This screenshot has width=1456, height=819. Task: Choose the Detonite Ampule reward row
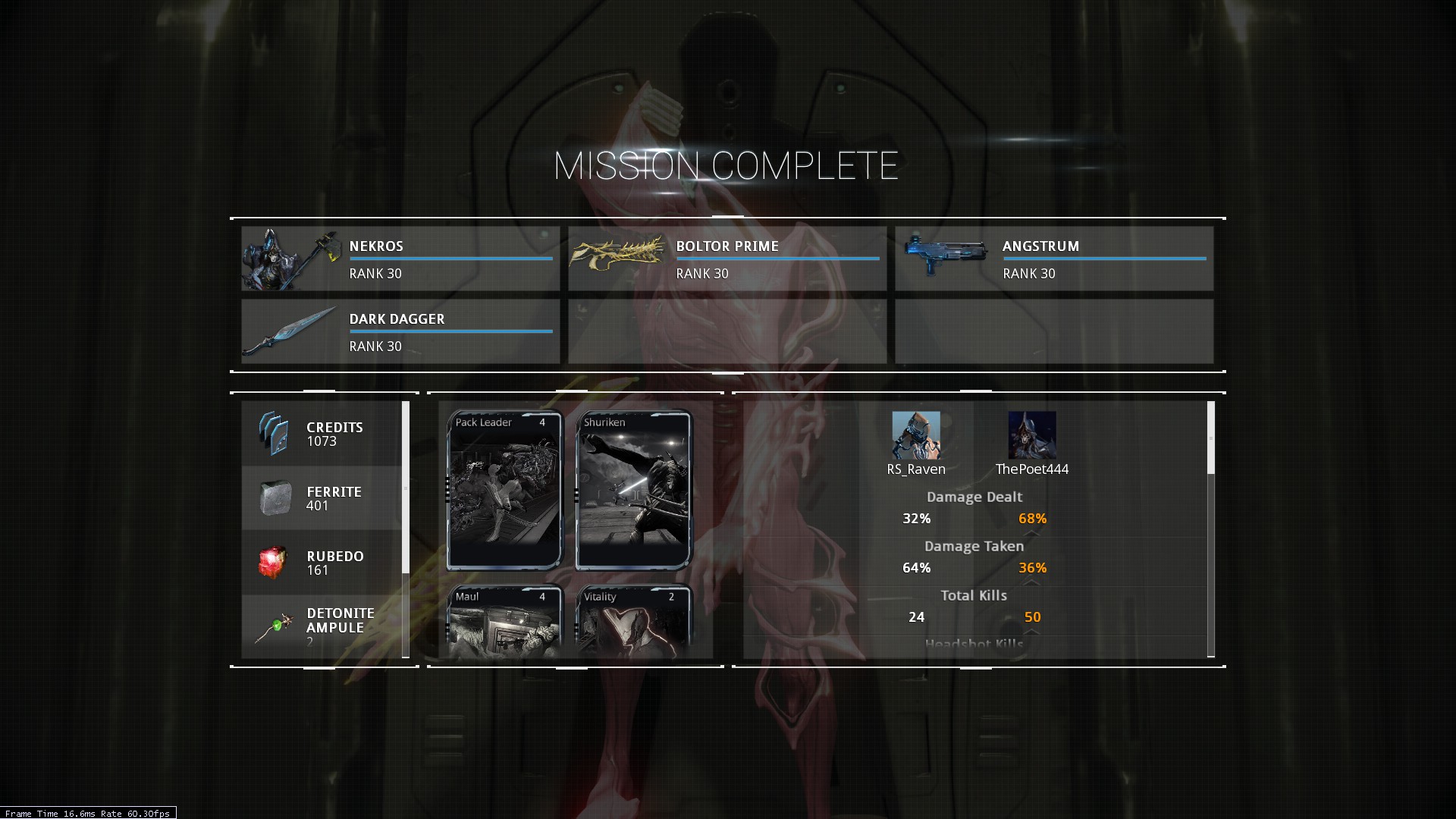coord(322,626)
